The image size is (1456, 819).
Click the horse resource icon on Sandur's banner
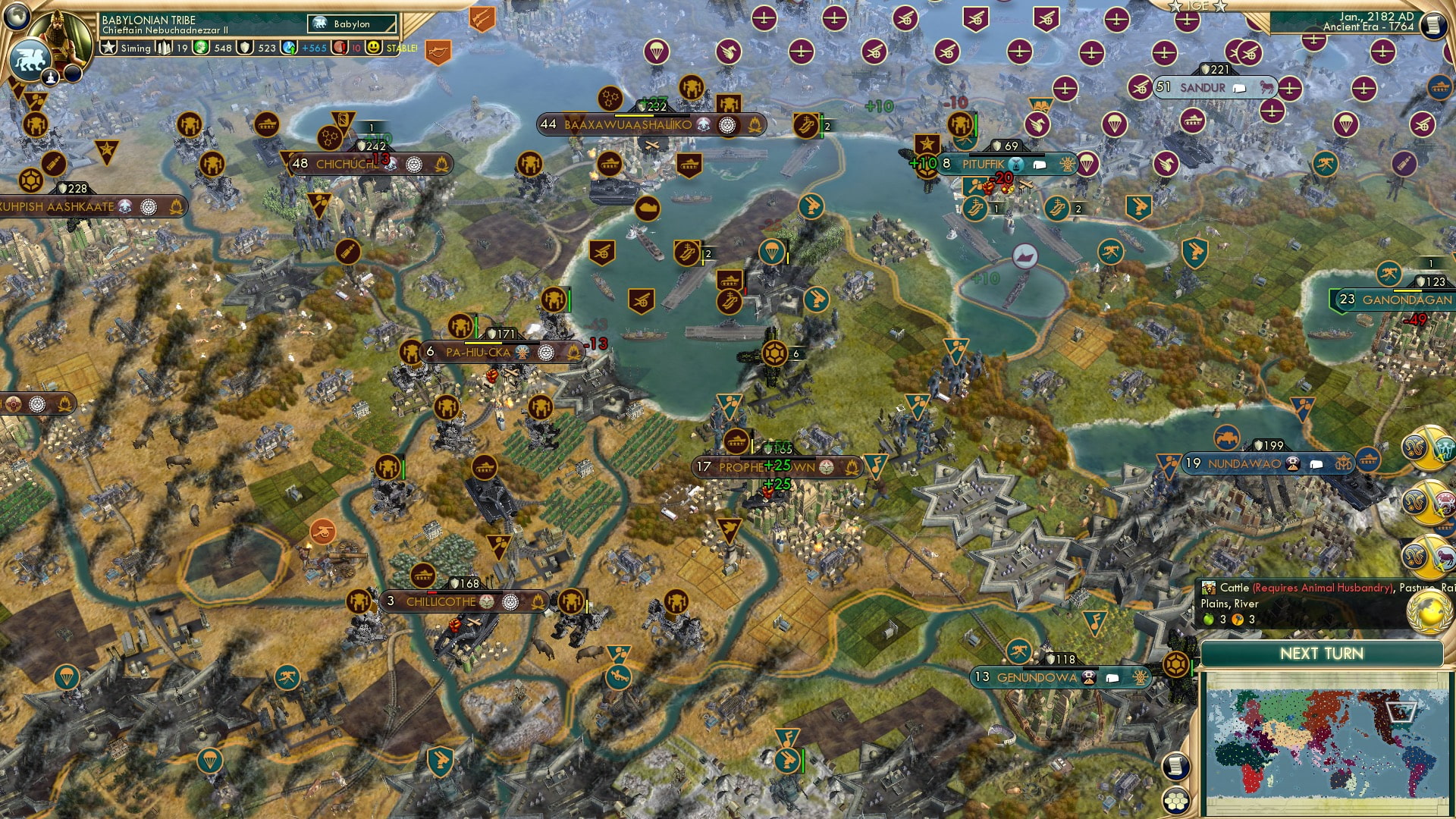pyautogui.click(x=1267, y=87)
